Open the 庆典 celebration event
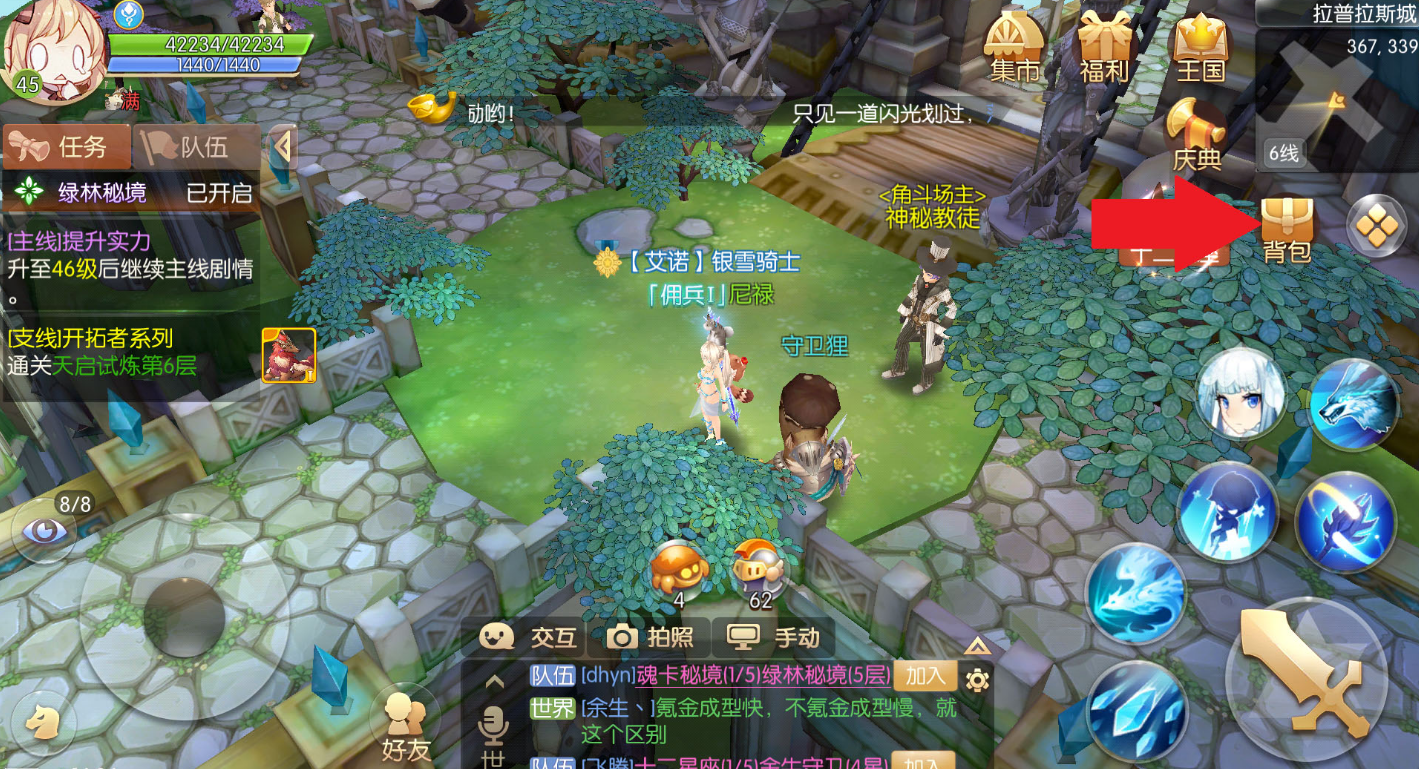Screen dimensions: 1419x769 1197,135
